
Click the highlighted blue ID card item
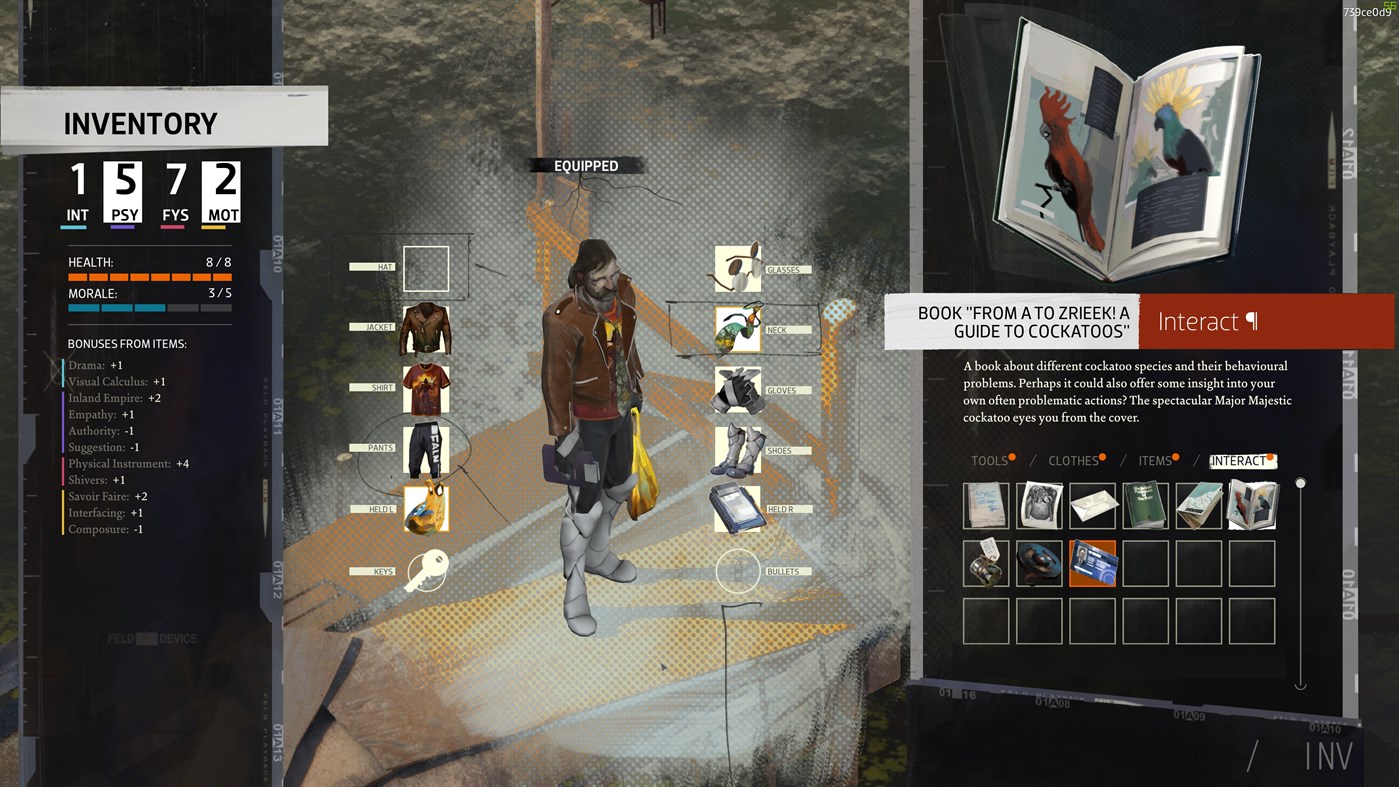[x=1093, y=563]
